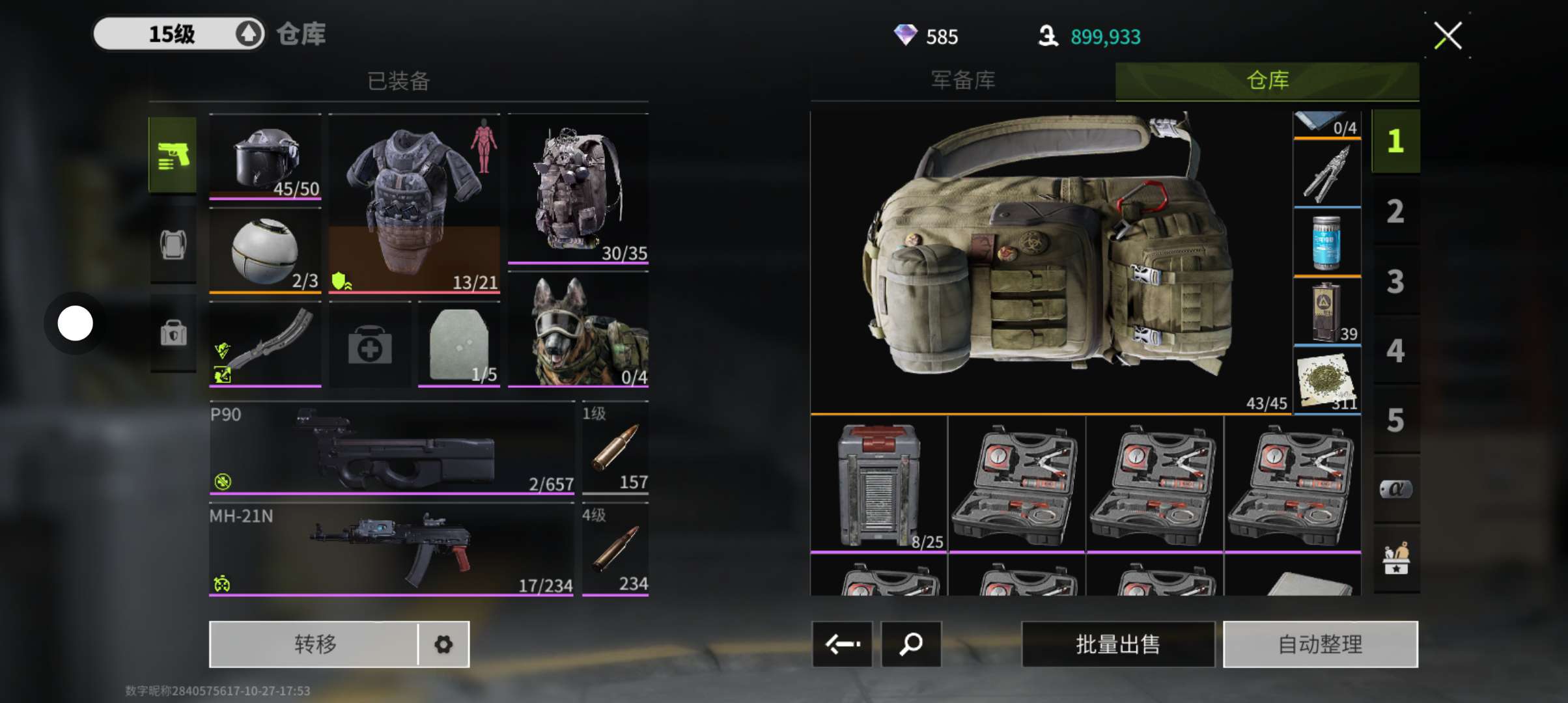This screenshot has width=1568, height=703.
Task: Switch to the 军备库 tab
Action: click(962, 81)
